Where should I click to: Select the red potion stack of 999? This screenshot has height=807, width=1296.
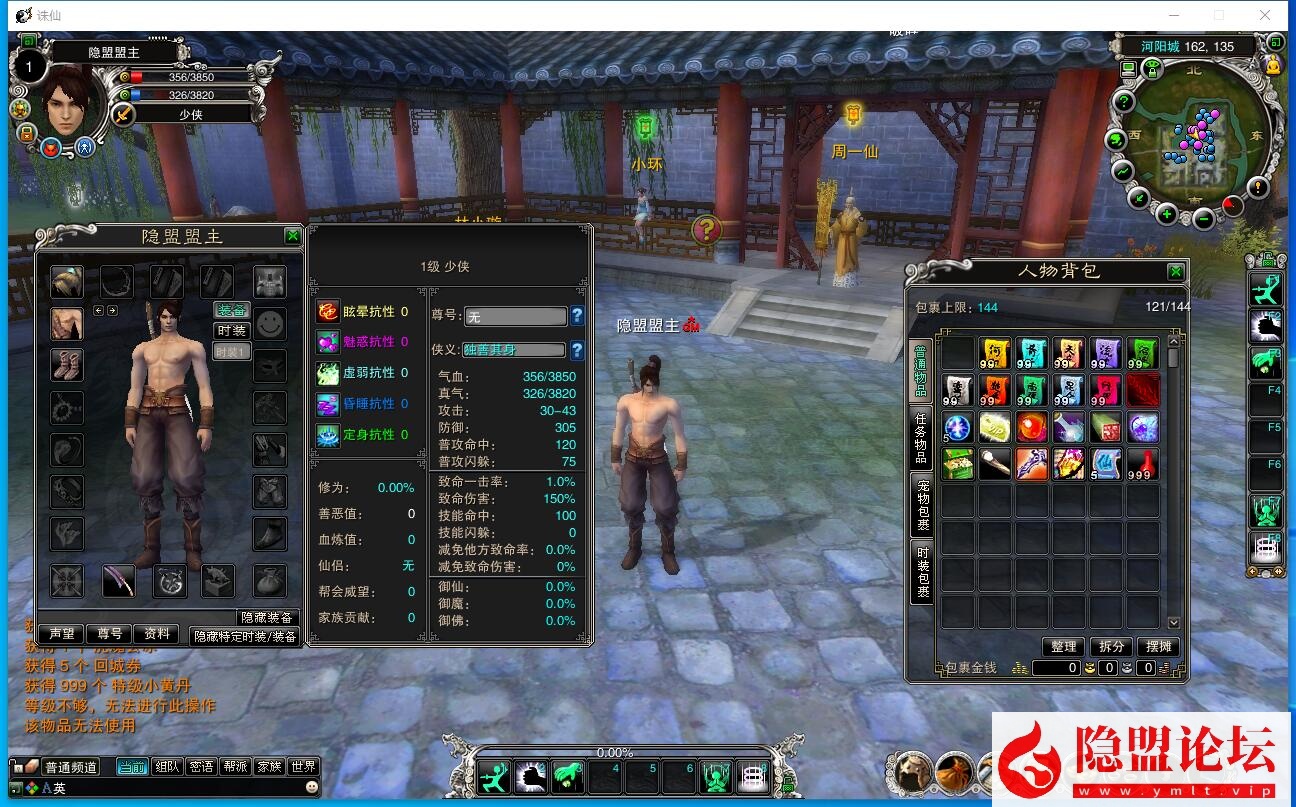[x=1143, y=464]
